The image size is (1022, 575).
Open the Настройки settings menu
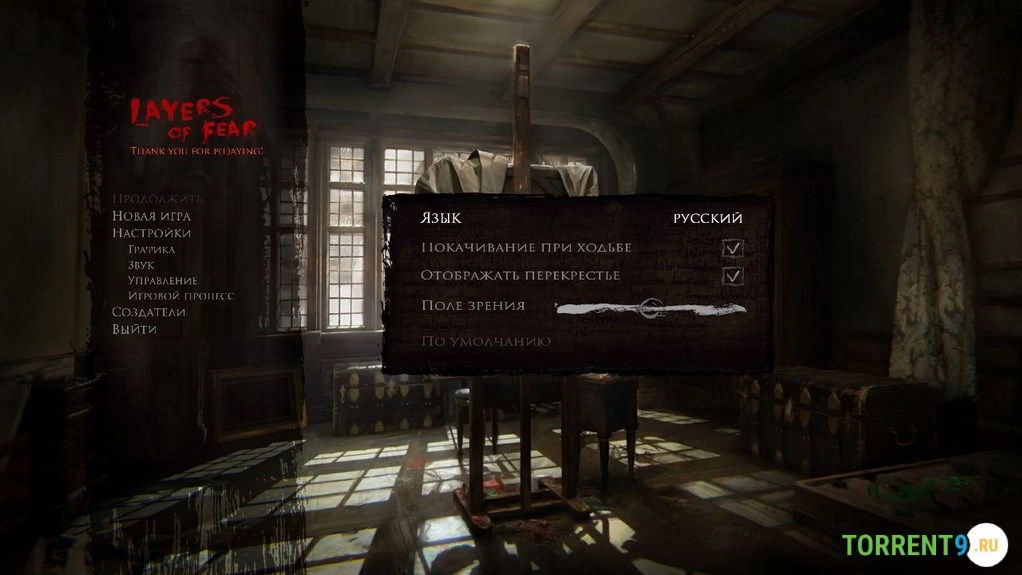click(151, 233)
